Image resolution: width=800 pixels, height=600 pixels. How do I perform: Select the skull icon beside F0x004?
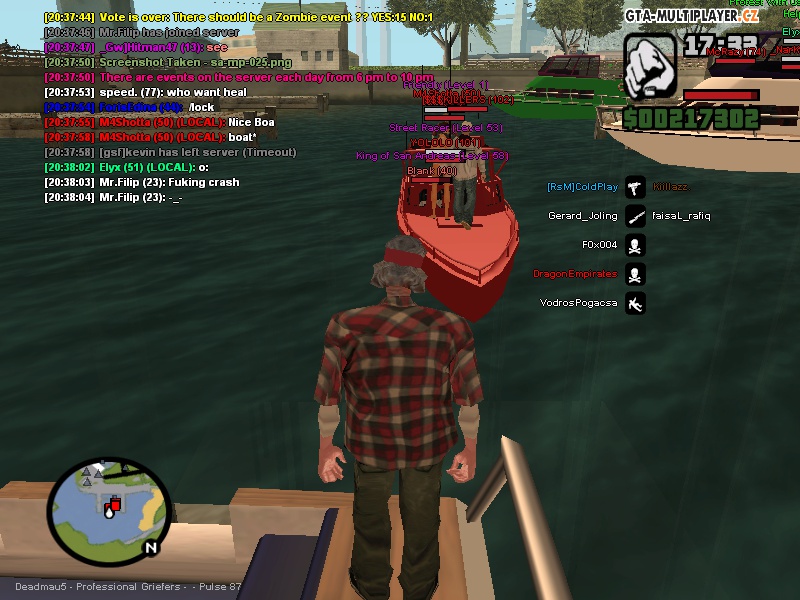click(635, 245)
